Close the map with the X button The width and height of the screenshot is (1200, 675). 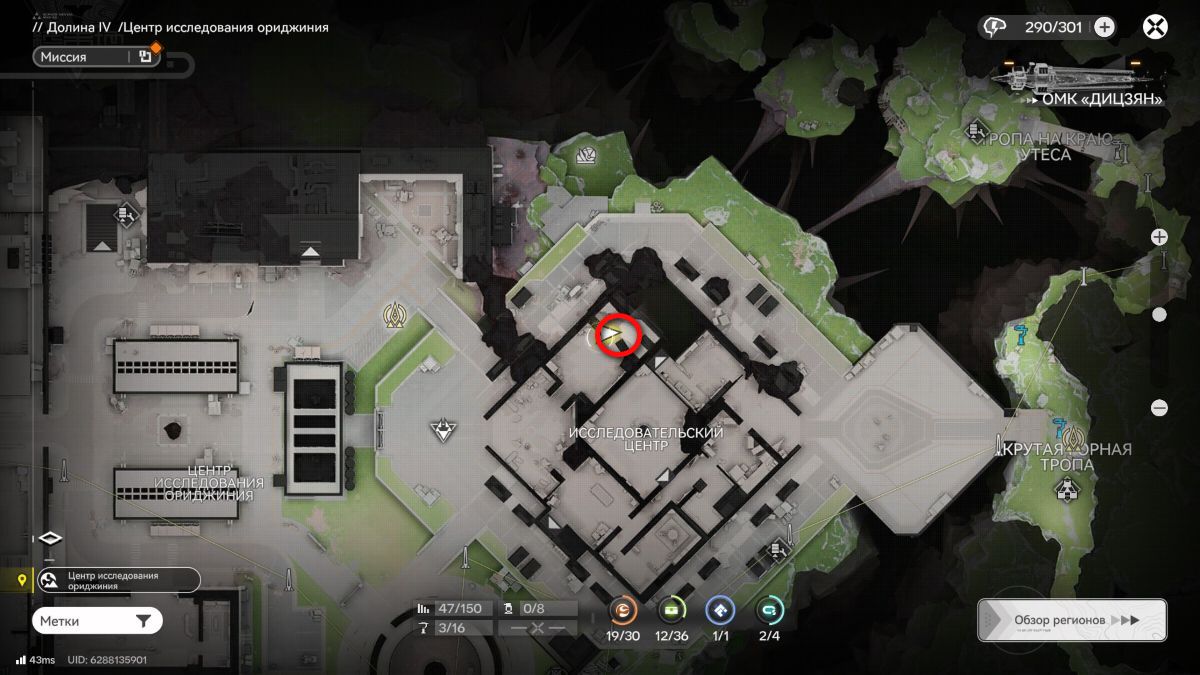(1156, 27)
